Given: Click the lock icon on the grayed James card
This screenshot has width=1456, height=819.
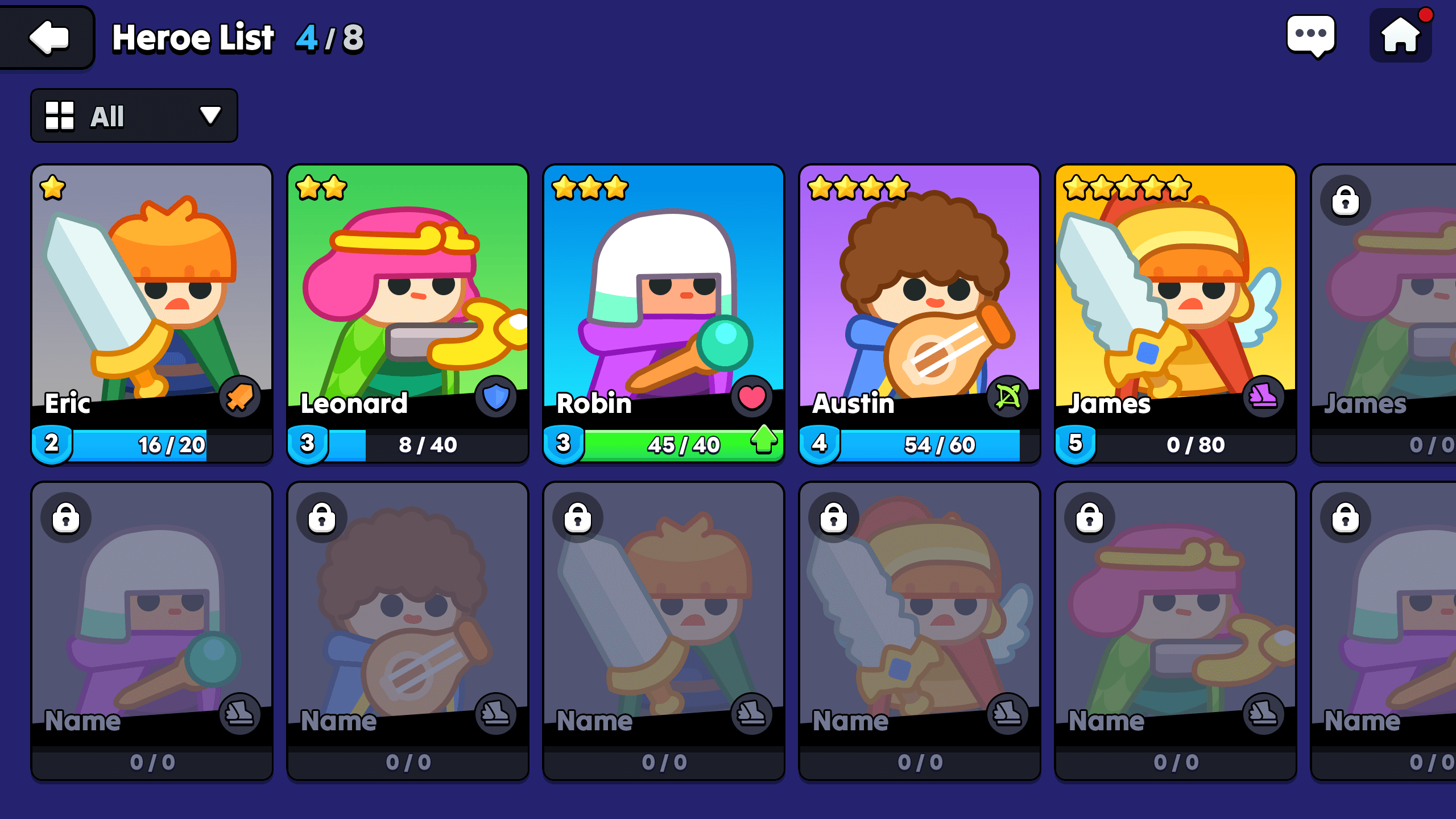Looking at the screenshot, I should tap(1346, 200).
